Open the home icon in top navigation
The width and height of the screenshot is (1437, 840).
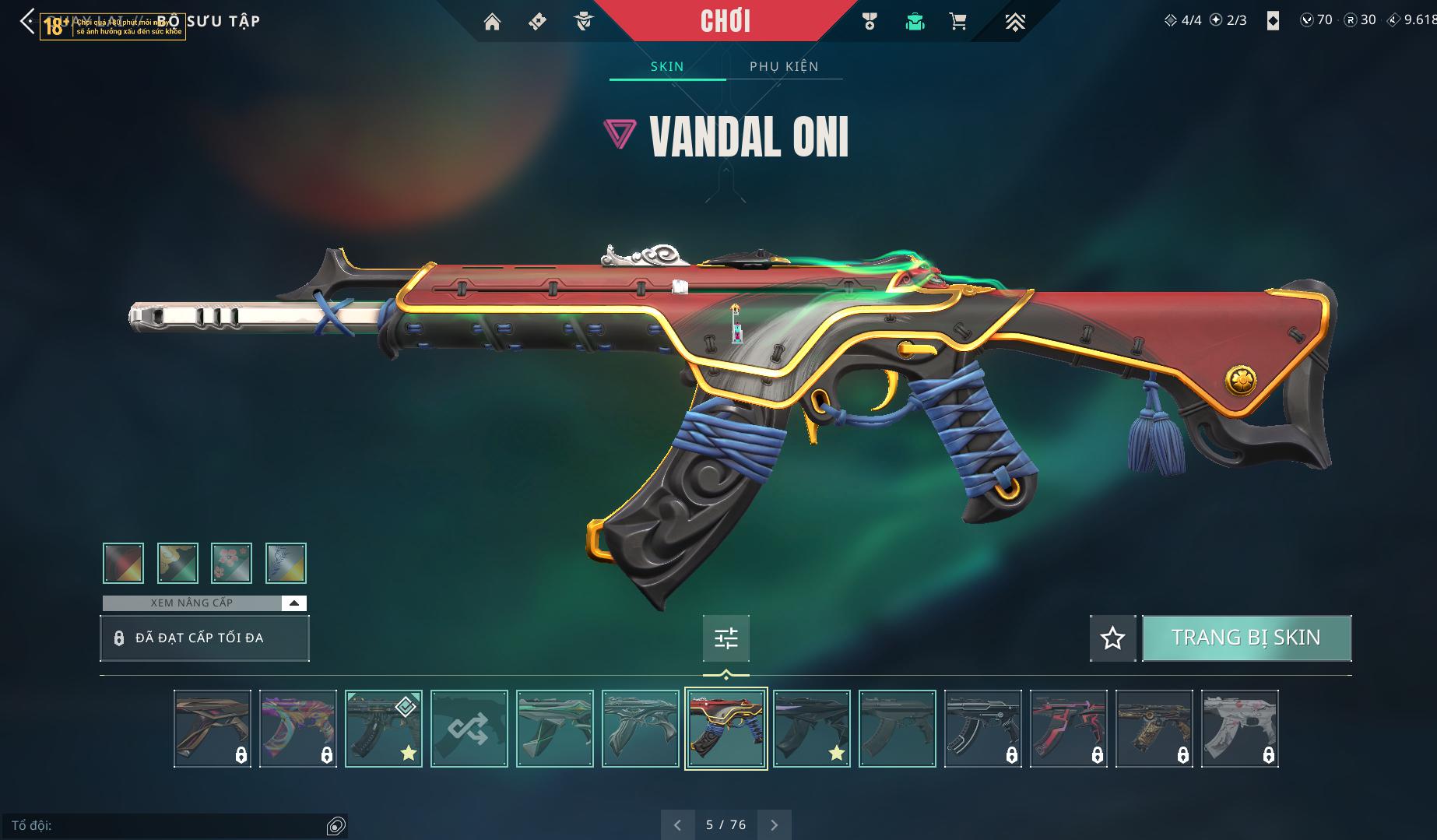pos(492,22)
